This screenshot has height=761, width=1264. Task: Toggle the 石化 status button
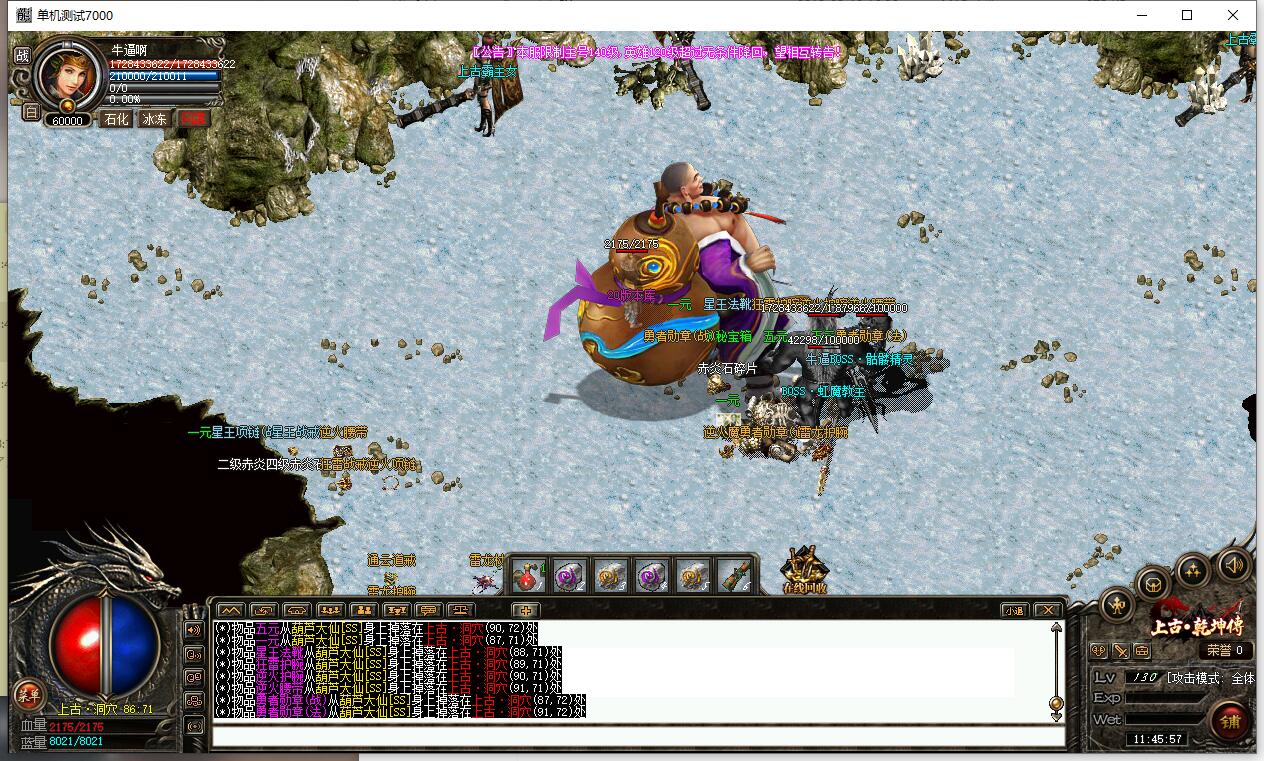click(117, 119)
